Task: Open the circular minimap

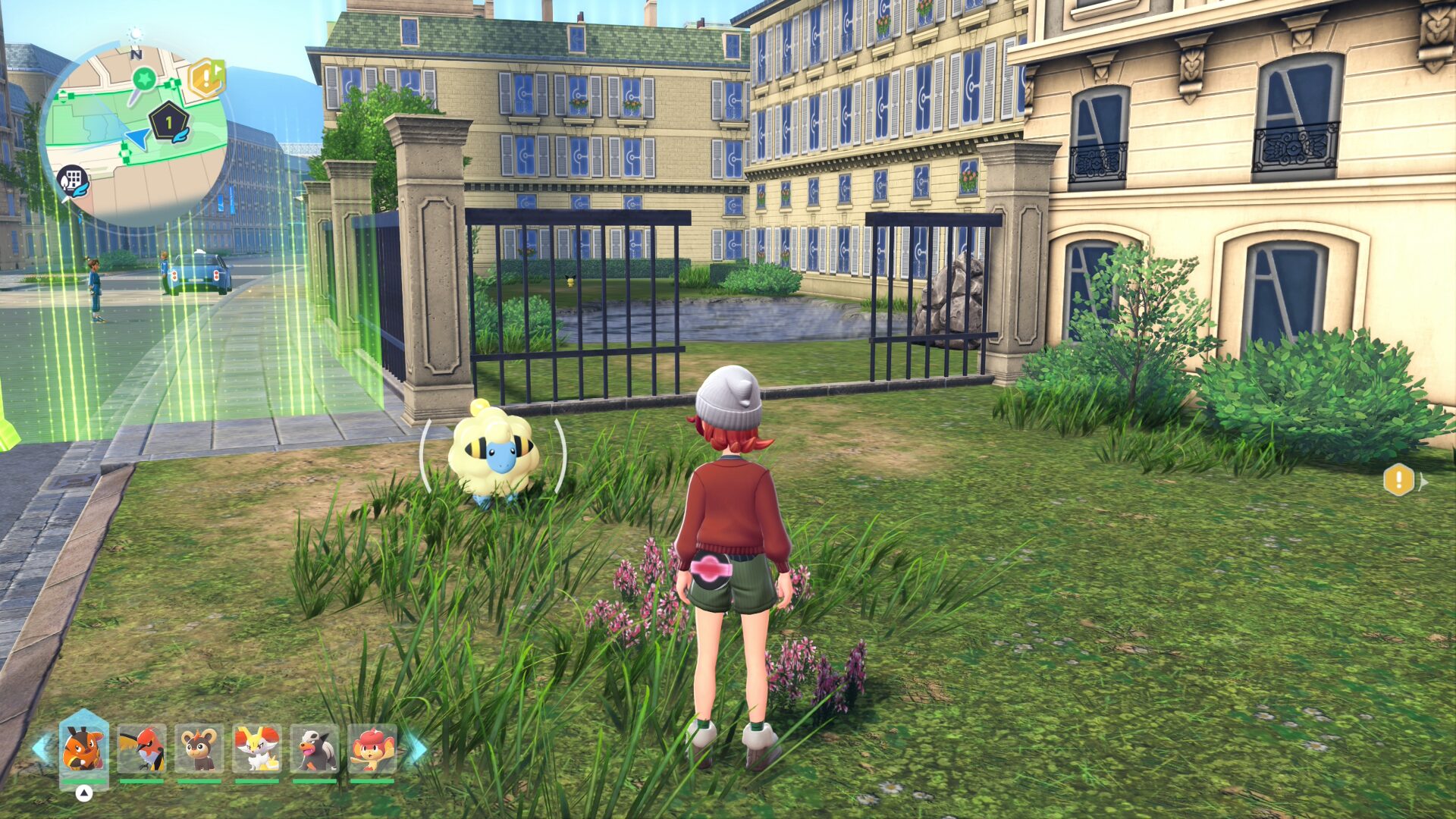Action: click(133, 135)
